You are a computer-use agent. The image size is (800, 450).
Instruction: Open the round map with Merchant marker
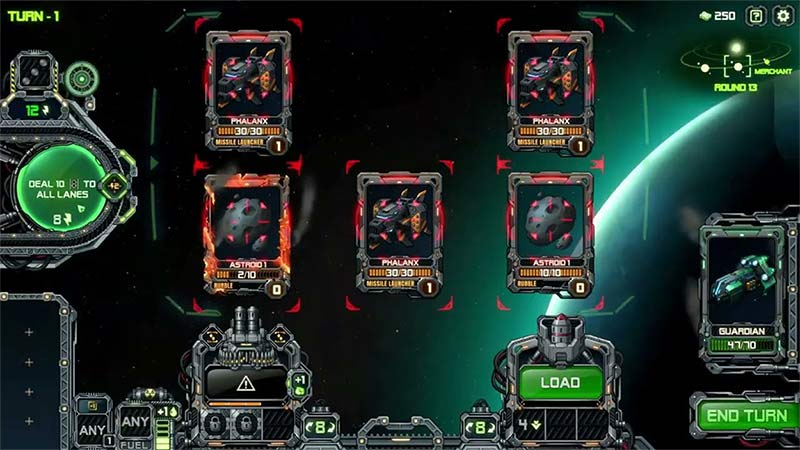[736, 66]
